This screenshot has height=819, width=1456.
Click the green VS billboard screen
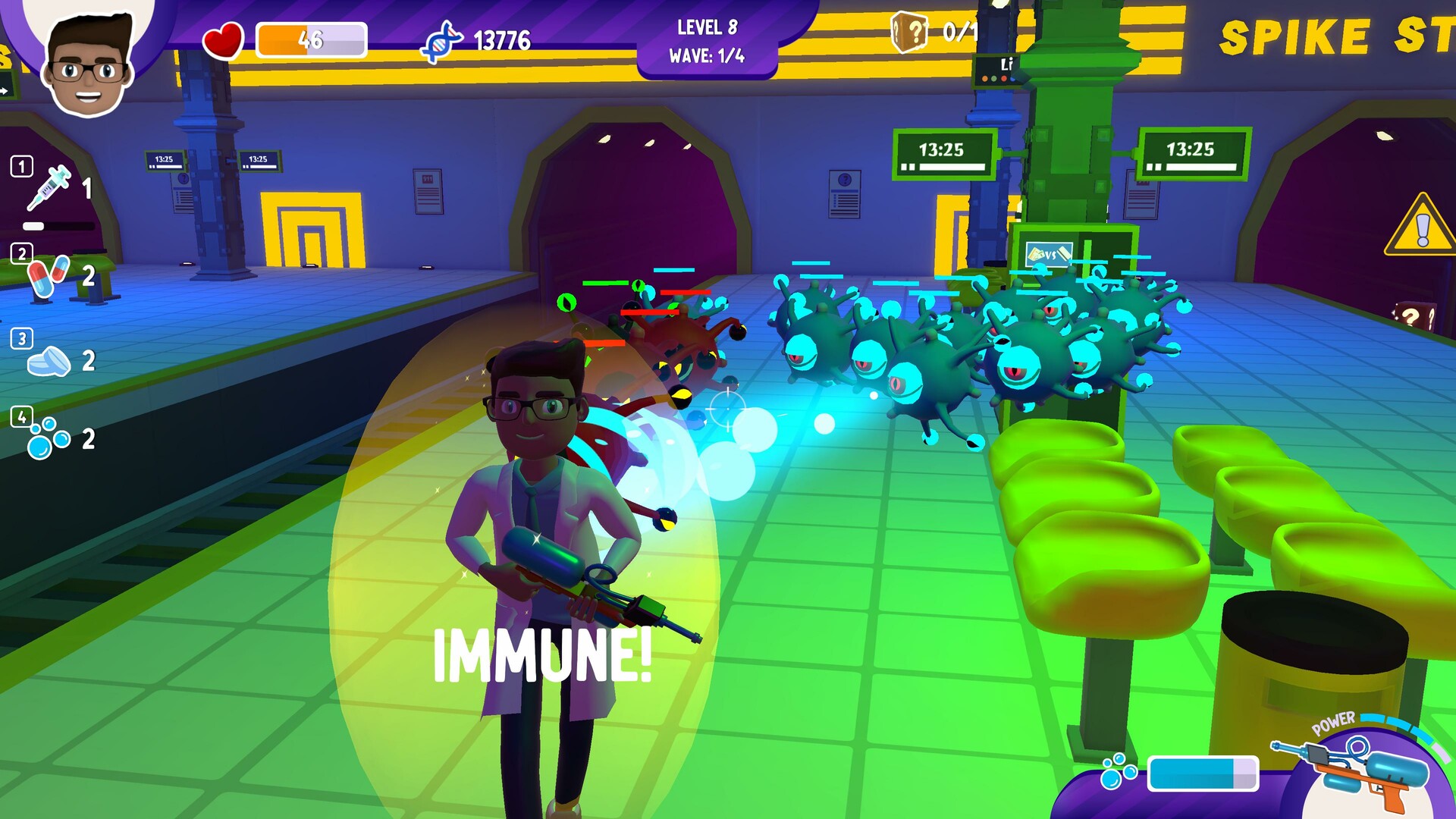click(x=1049, y=256)
